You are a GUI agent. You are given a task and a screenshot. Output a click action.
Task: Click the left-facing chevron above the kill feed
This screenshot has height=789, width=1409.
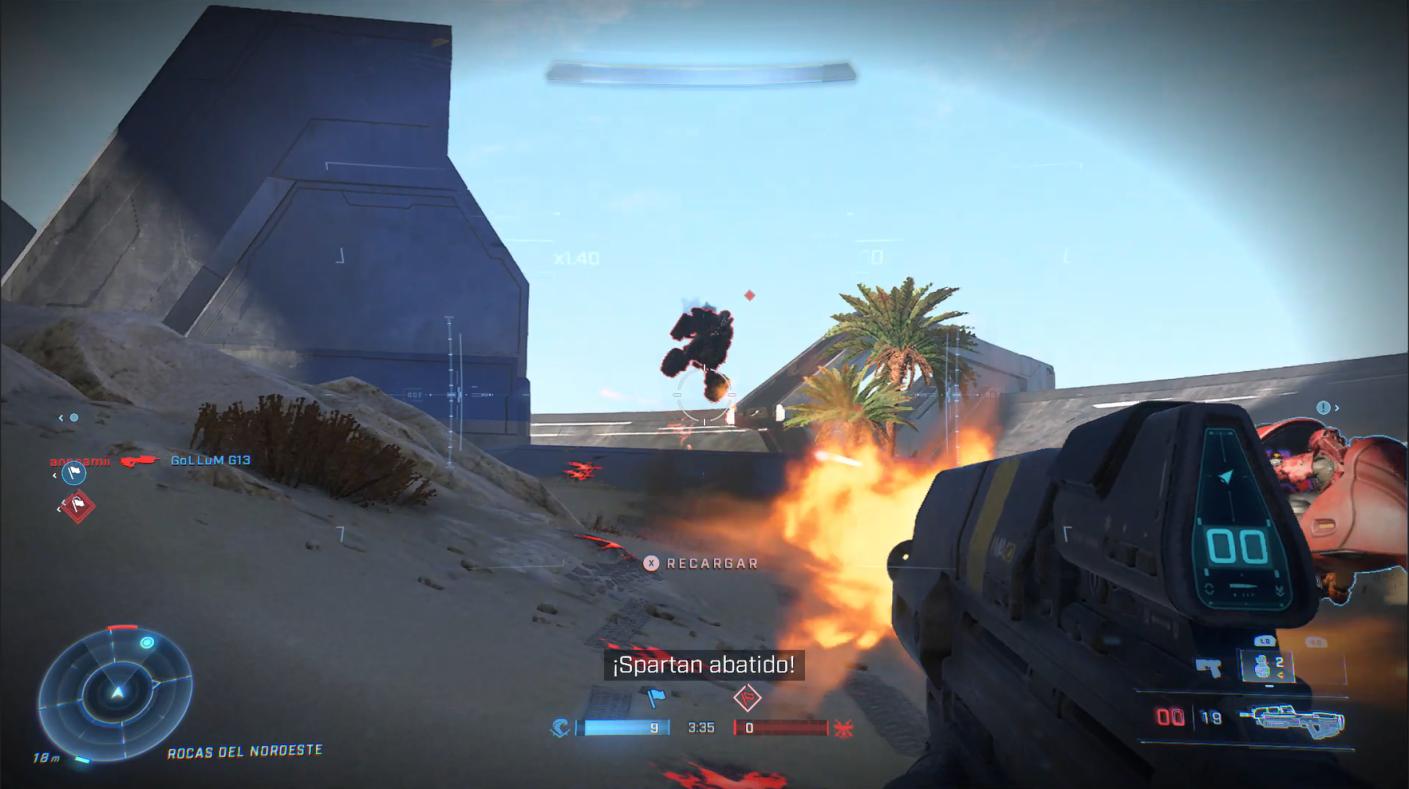click(x=60, y=418)
